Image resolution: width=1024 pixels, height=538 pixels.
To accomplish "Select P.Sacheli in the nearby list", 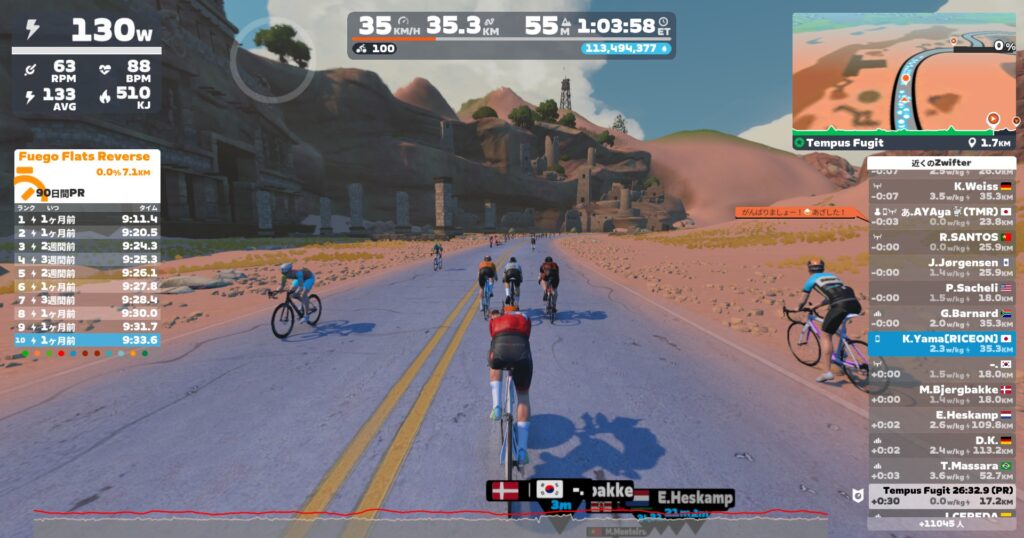I will (x=941, y=292).
